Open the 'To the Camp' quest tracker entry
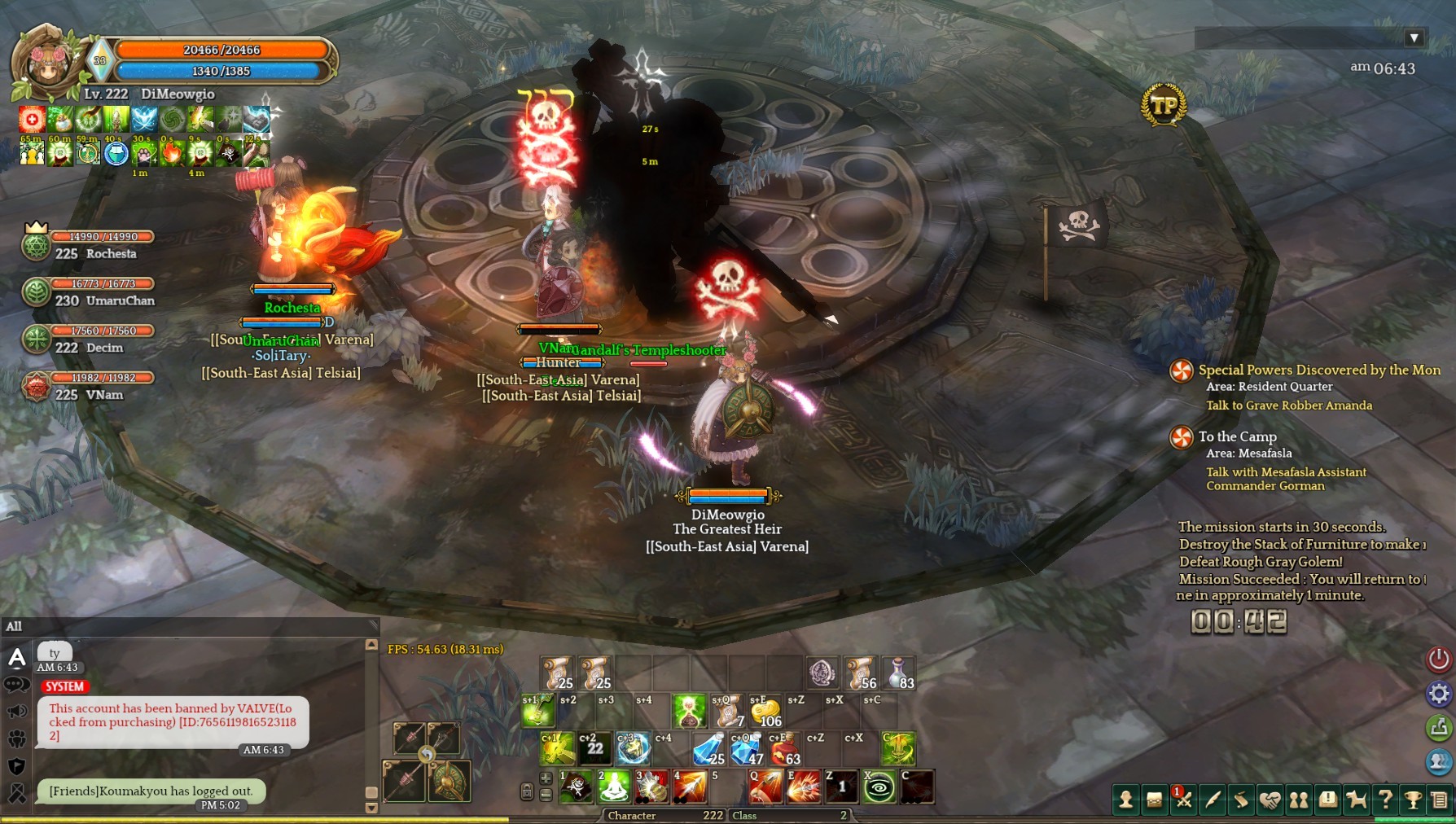 (x=1237, y=436)
